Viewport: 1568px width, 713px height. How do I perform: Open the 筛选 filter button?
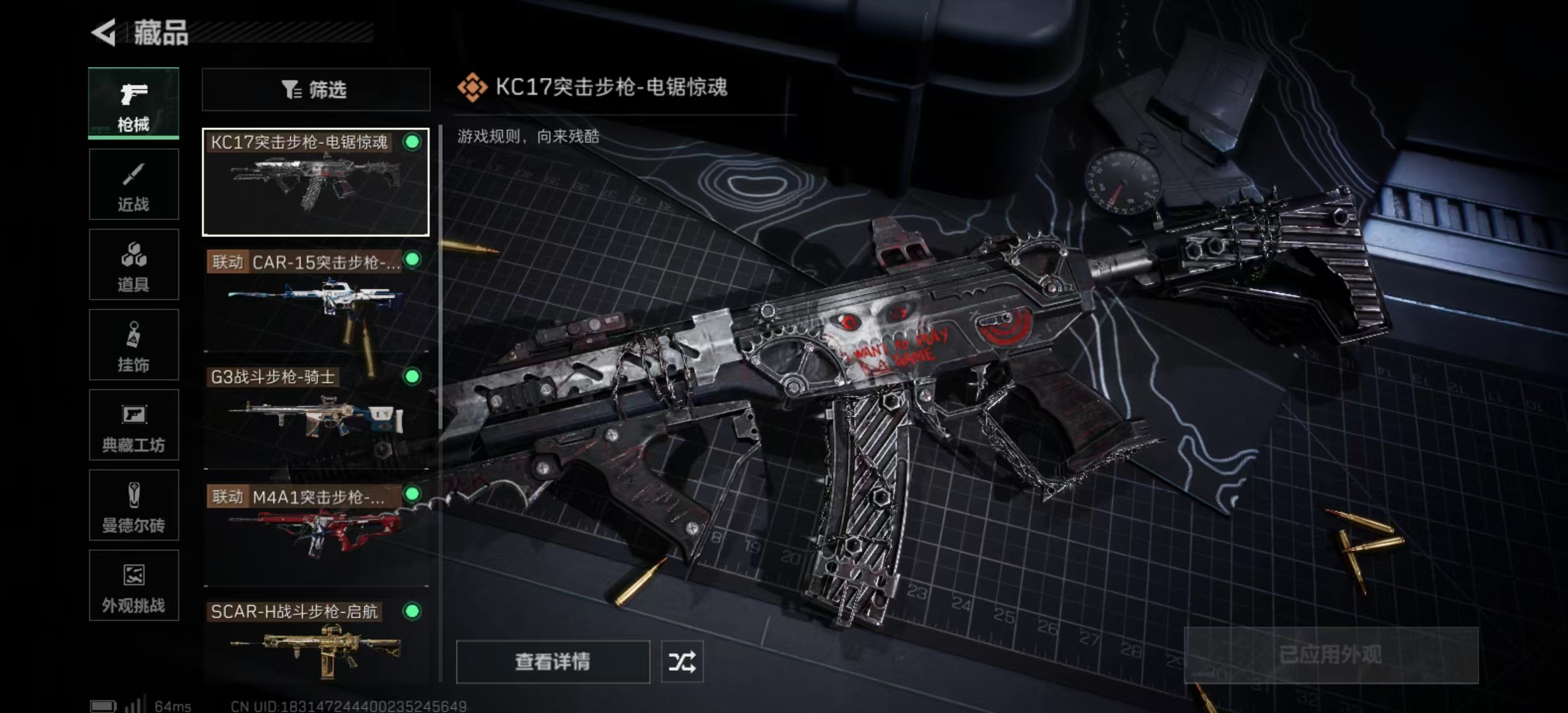point(315,89)
